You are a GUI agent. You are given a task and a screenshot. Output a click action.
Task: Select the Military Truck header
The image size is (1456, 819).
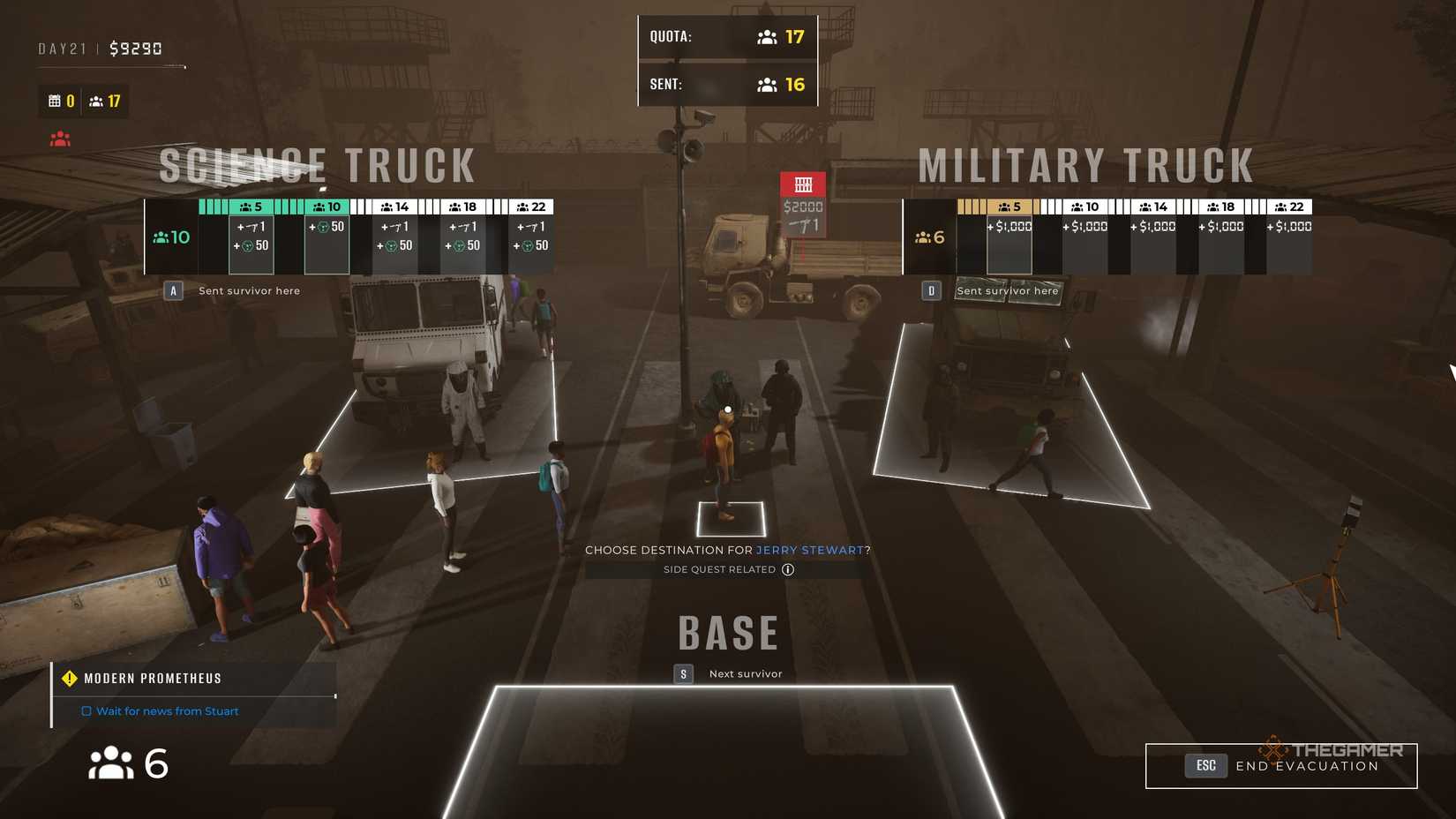pos(1085,163)
